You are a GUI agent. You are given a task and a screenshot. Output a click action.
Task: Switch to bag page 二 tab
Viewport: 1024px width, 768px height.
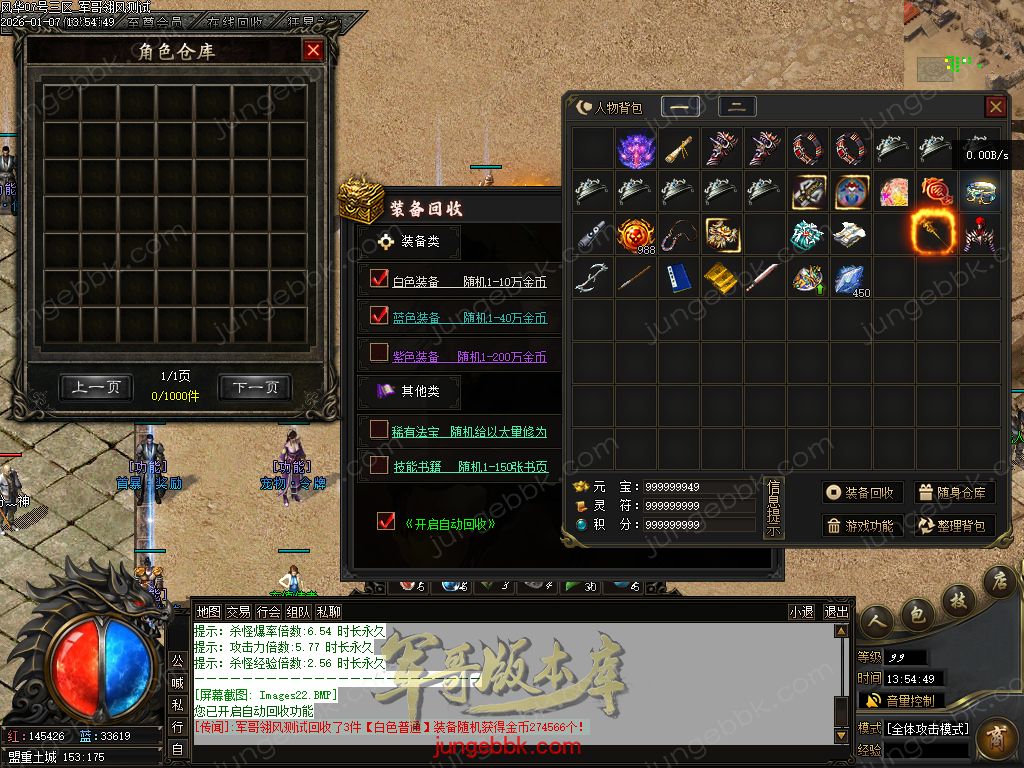(737, 107)
